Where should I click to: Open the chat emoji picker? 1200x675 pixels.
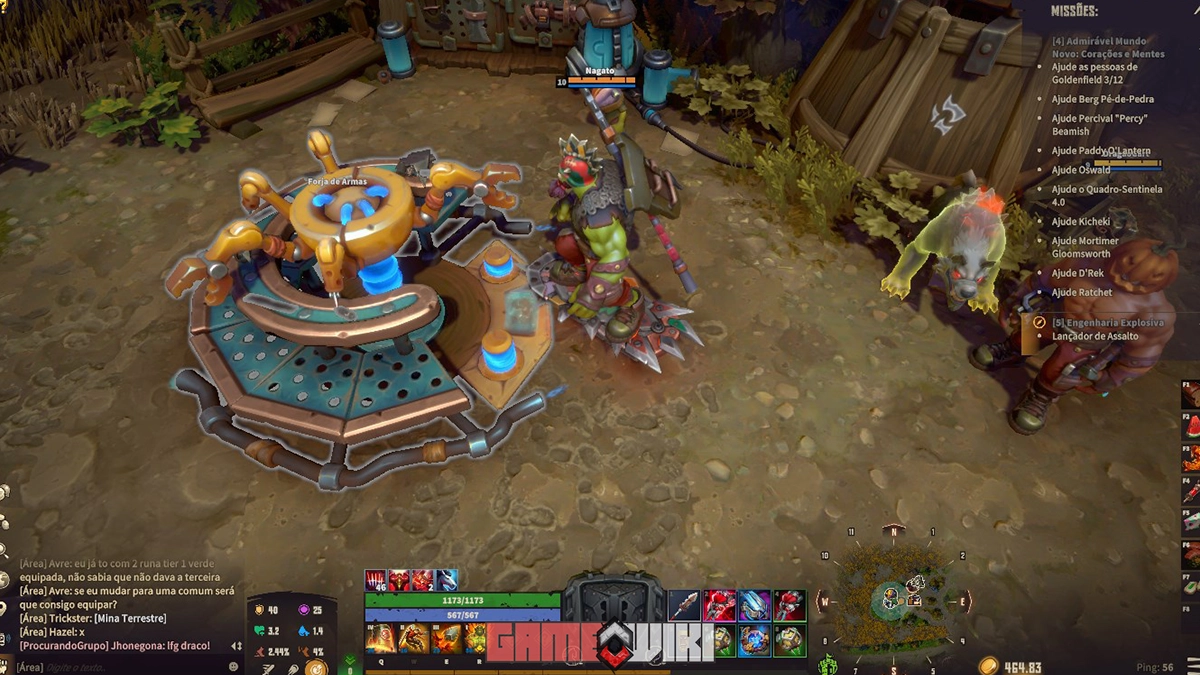click(x=234, y=667)
